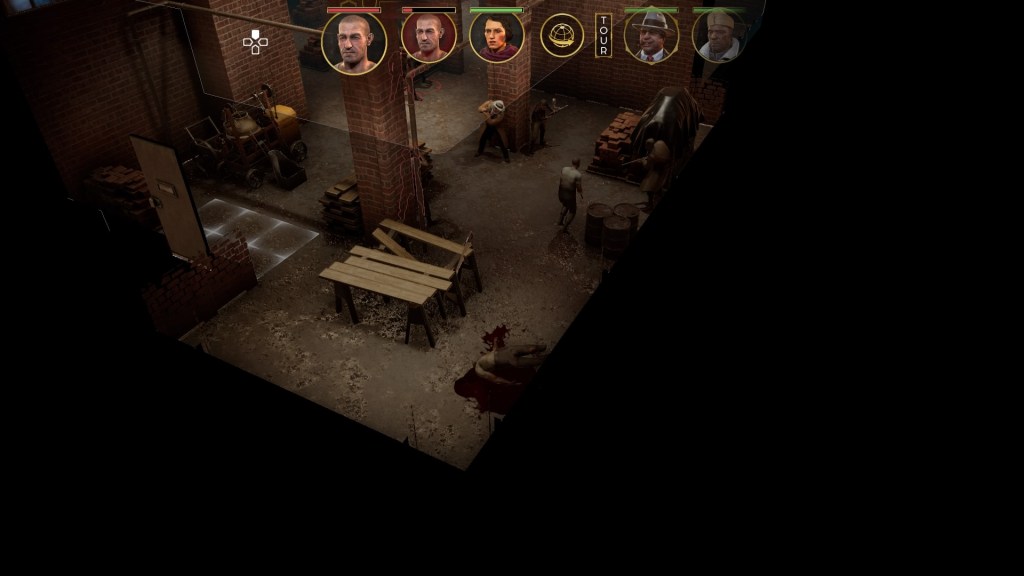This screenshot has width=1024, height=576.
Task: Click the golden globe icon
Action: pyautogui.click(x=562, y=36)
